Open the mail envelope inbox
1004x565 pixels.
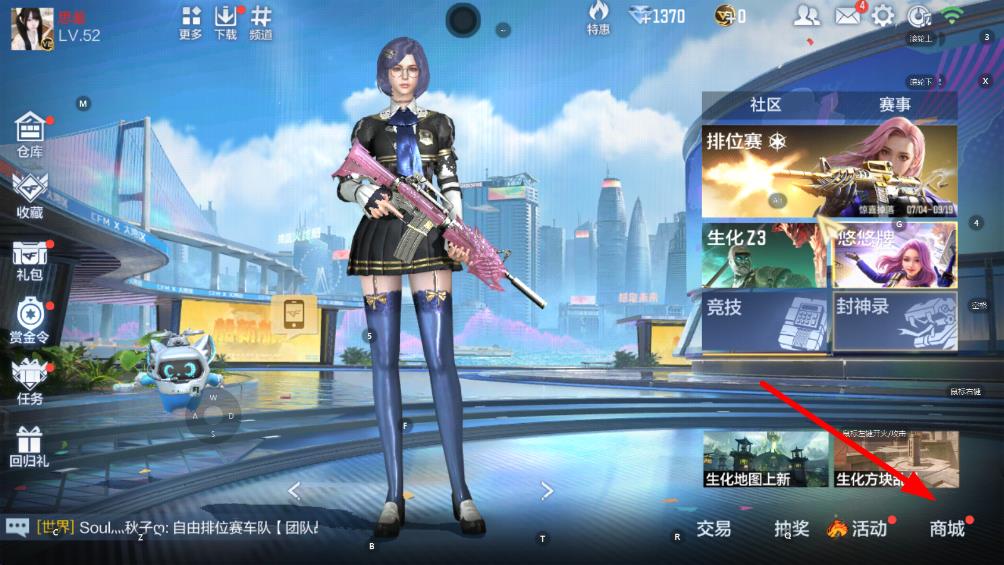click(848, 15)
